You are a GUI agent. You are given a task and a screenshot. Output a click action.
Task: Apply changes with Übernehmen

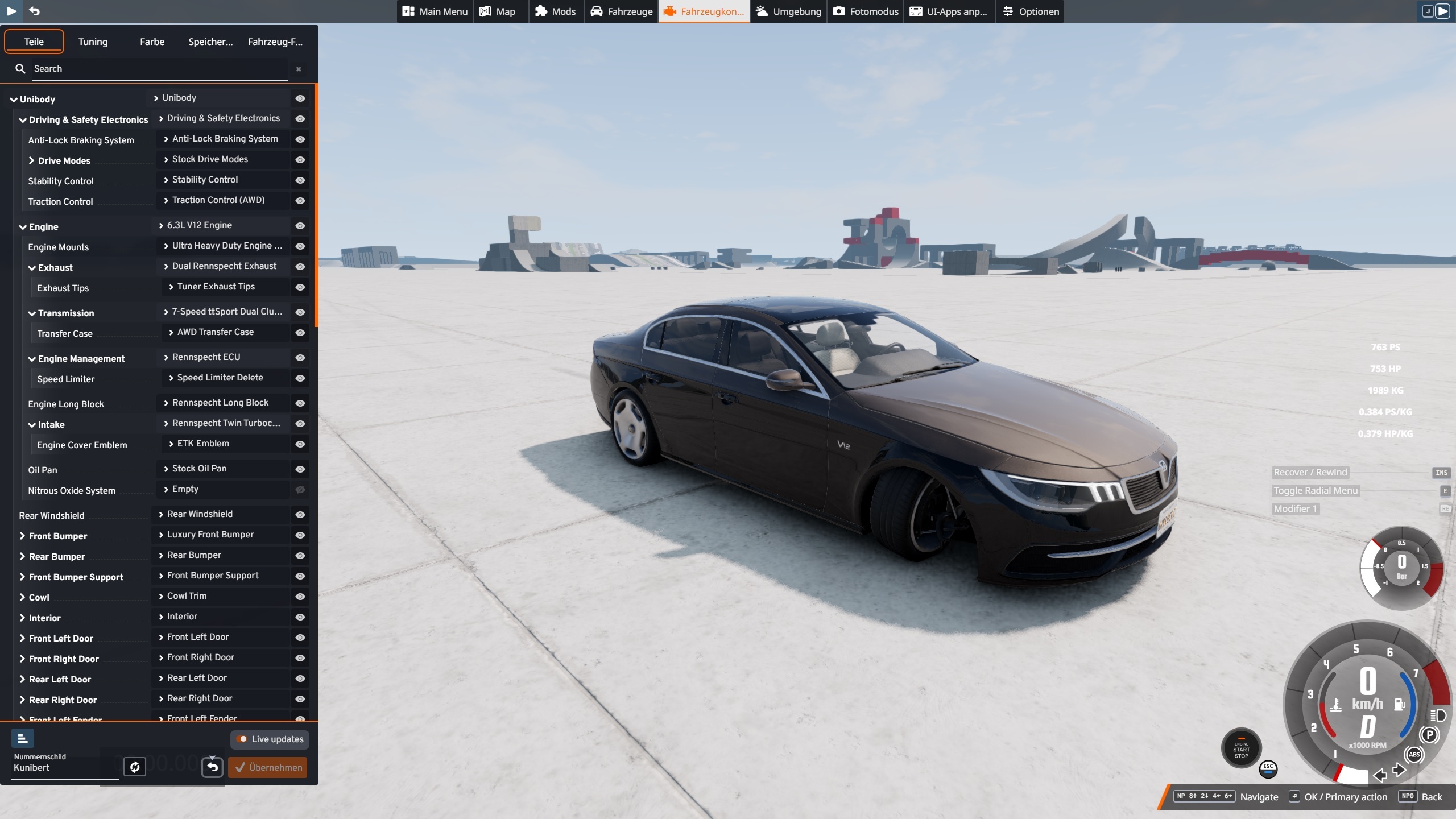pos(268,768)
